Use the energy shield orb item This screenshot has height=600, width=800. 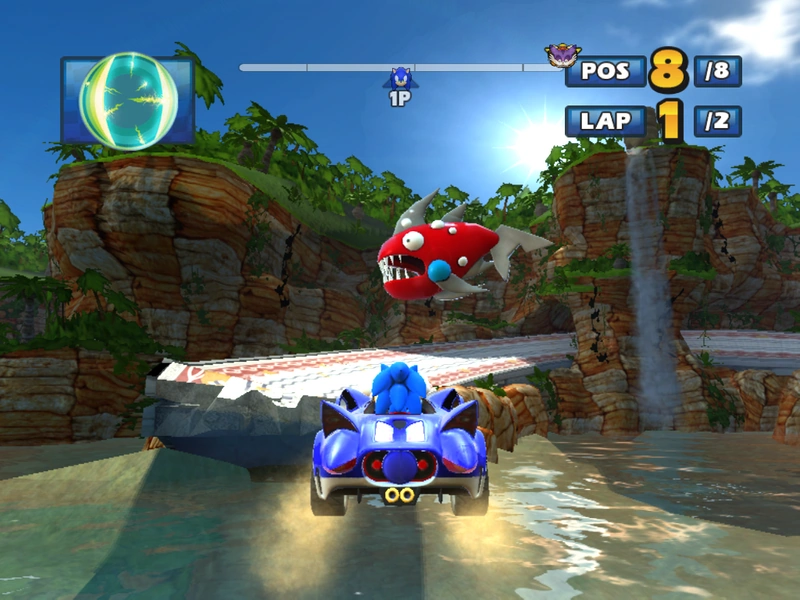click(128, 100)
